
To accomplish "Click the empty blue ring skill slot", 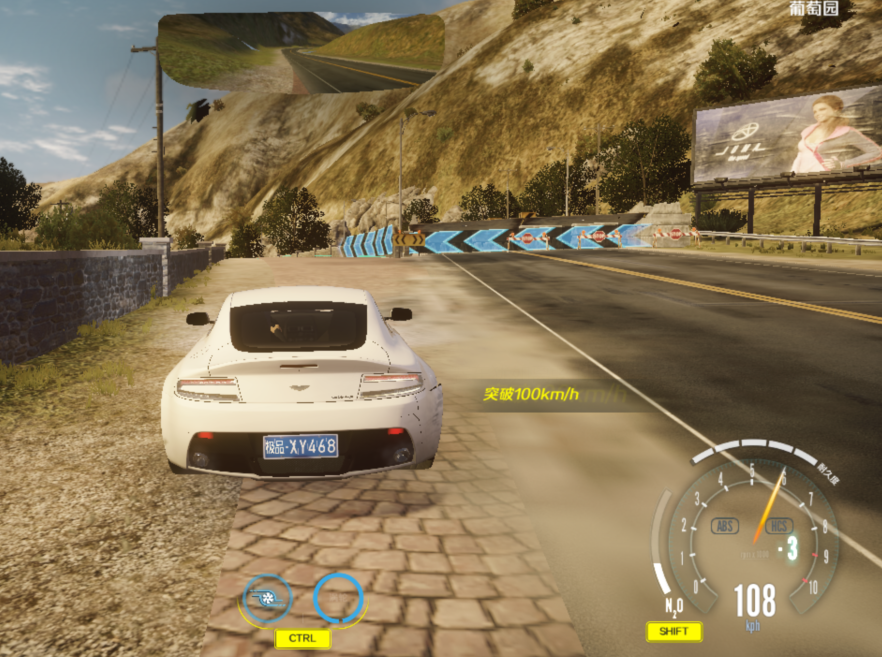I will (x=339, y=599).
